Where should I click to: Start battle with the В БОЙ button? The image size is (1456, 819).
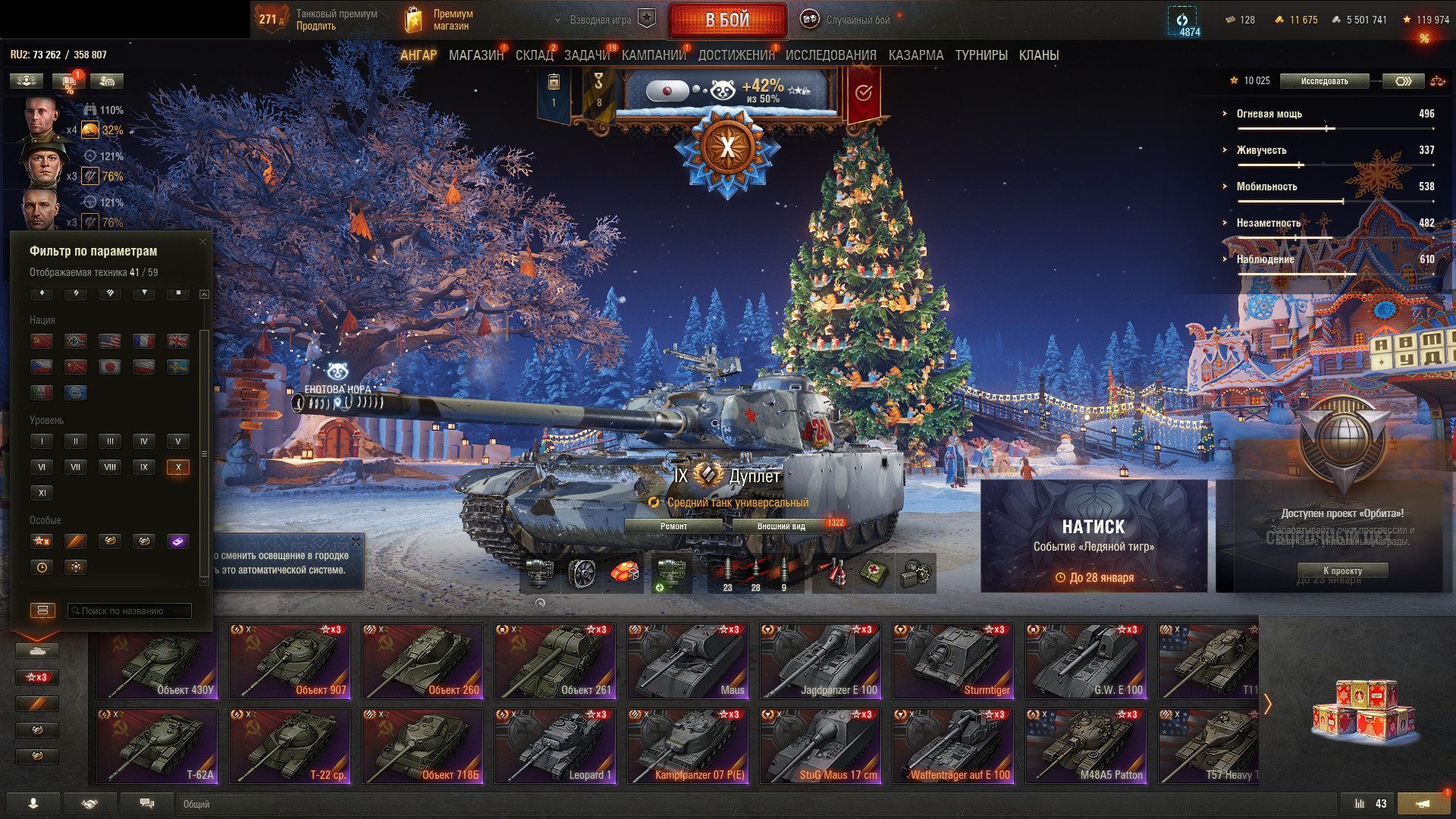pyautogui.click(x=726, y=20)
